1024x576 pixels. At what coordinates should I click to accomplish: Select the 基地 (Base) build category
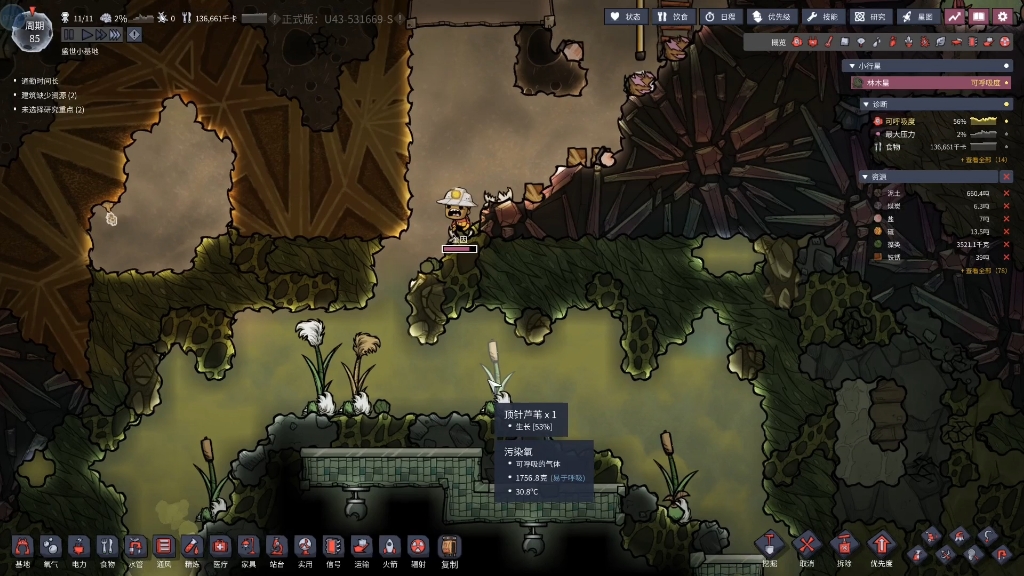tap(22, 548)
